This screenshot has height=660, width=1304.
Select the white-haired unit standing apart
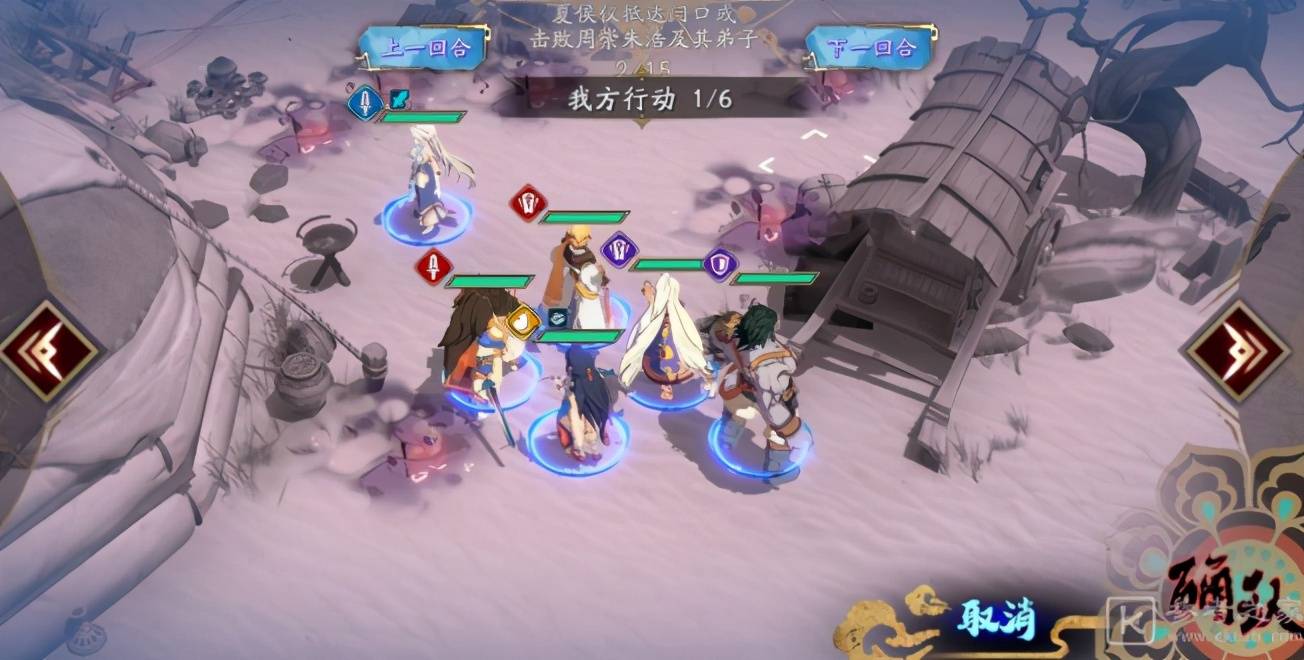click(x=429, y=185)
